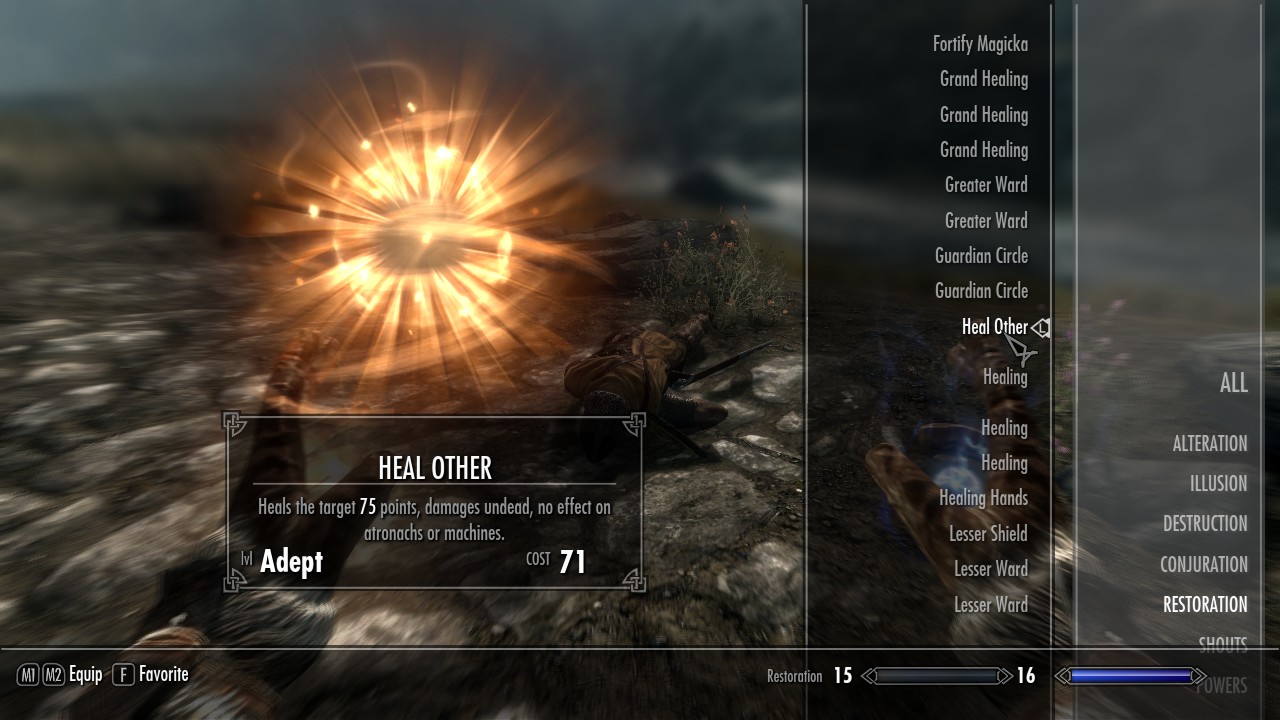The width and height of the screenshot is (1280, 720).
Task: Switch to the Destruction category
Action: pyautogui.click(x=1204, y=524)
